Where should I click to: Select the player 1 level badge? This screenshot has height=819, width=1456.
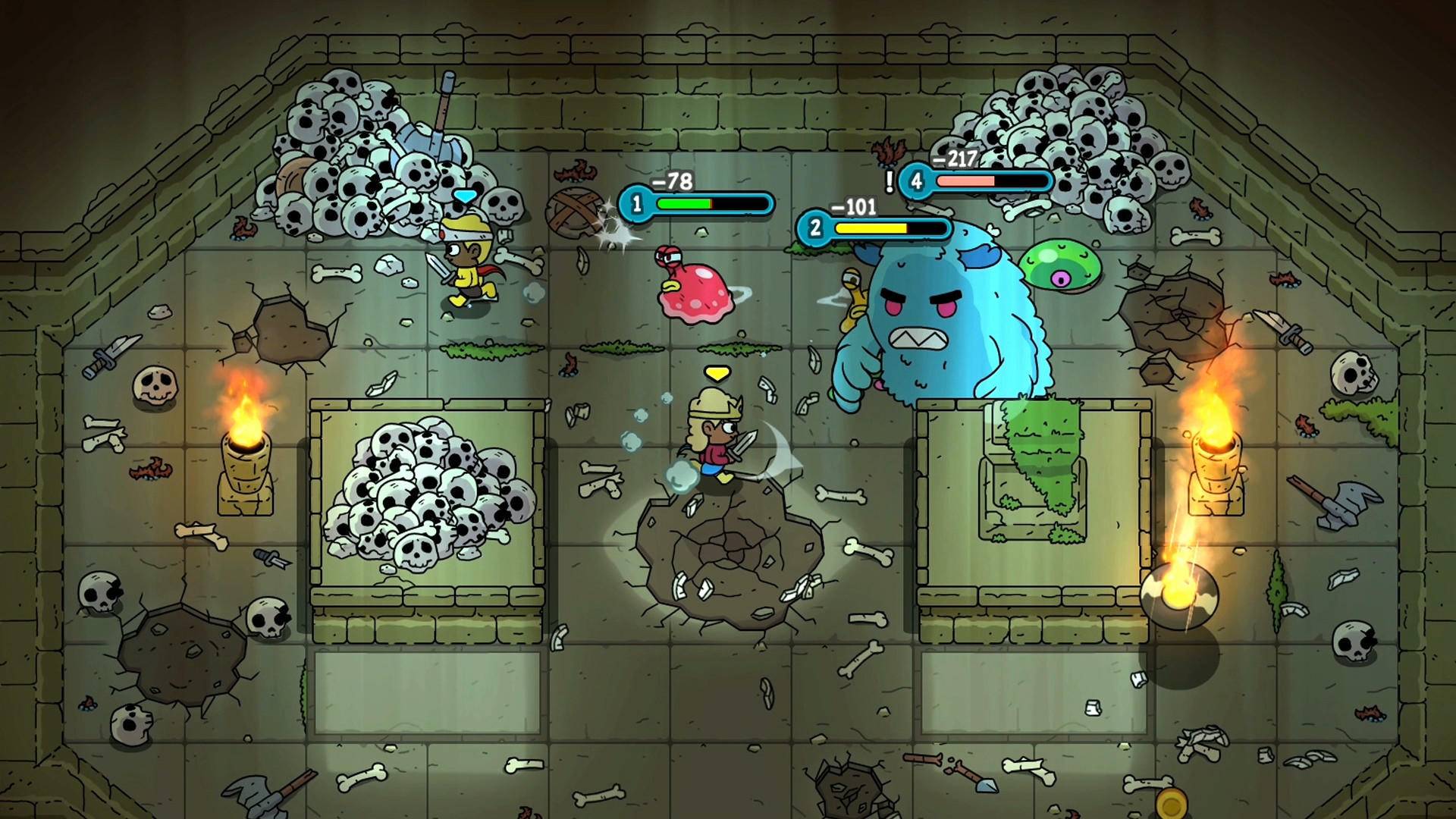pos(639,203)
